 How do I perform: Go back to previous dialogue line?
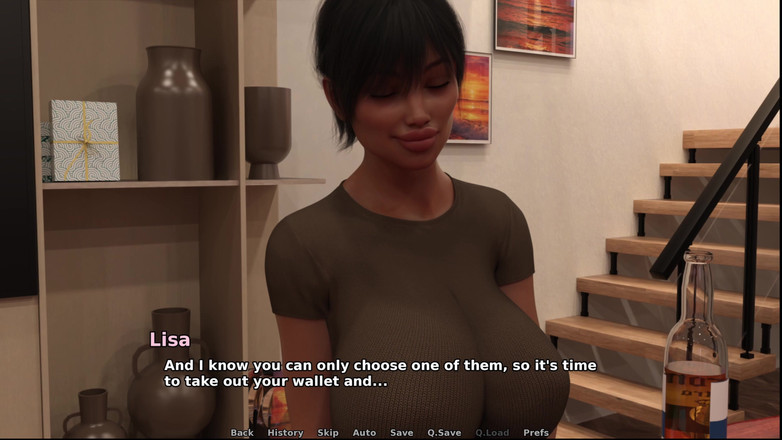(242, 433)
